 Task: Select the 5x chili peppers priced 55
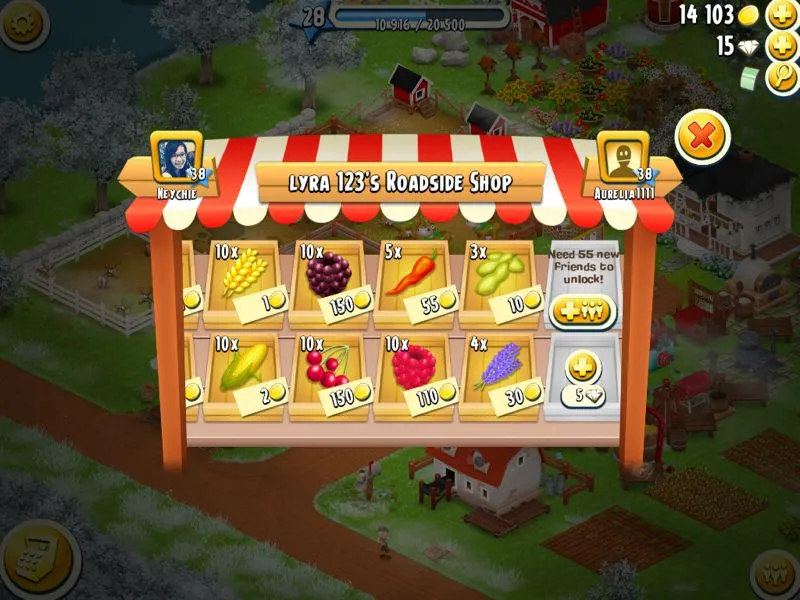click(418, 281)
